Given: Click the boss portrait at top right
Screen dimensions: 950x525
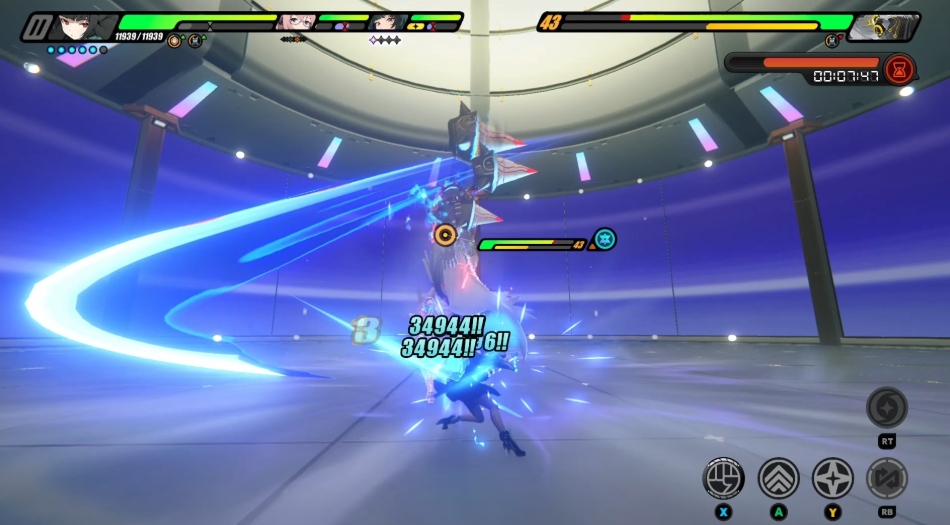Looking at the screenshot, I should pyautogui.click(x=886, y=27).
